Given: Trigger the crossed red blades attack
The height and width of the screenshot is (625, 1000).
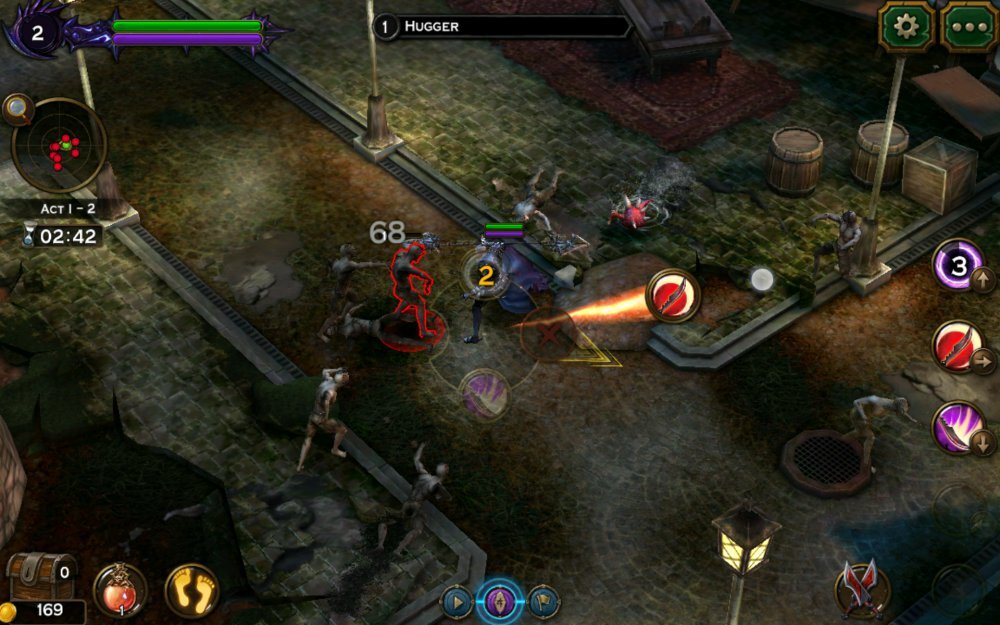Looking at the screenshot, I should pos(861,588).
